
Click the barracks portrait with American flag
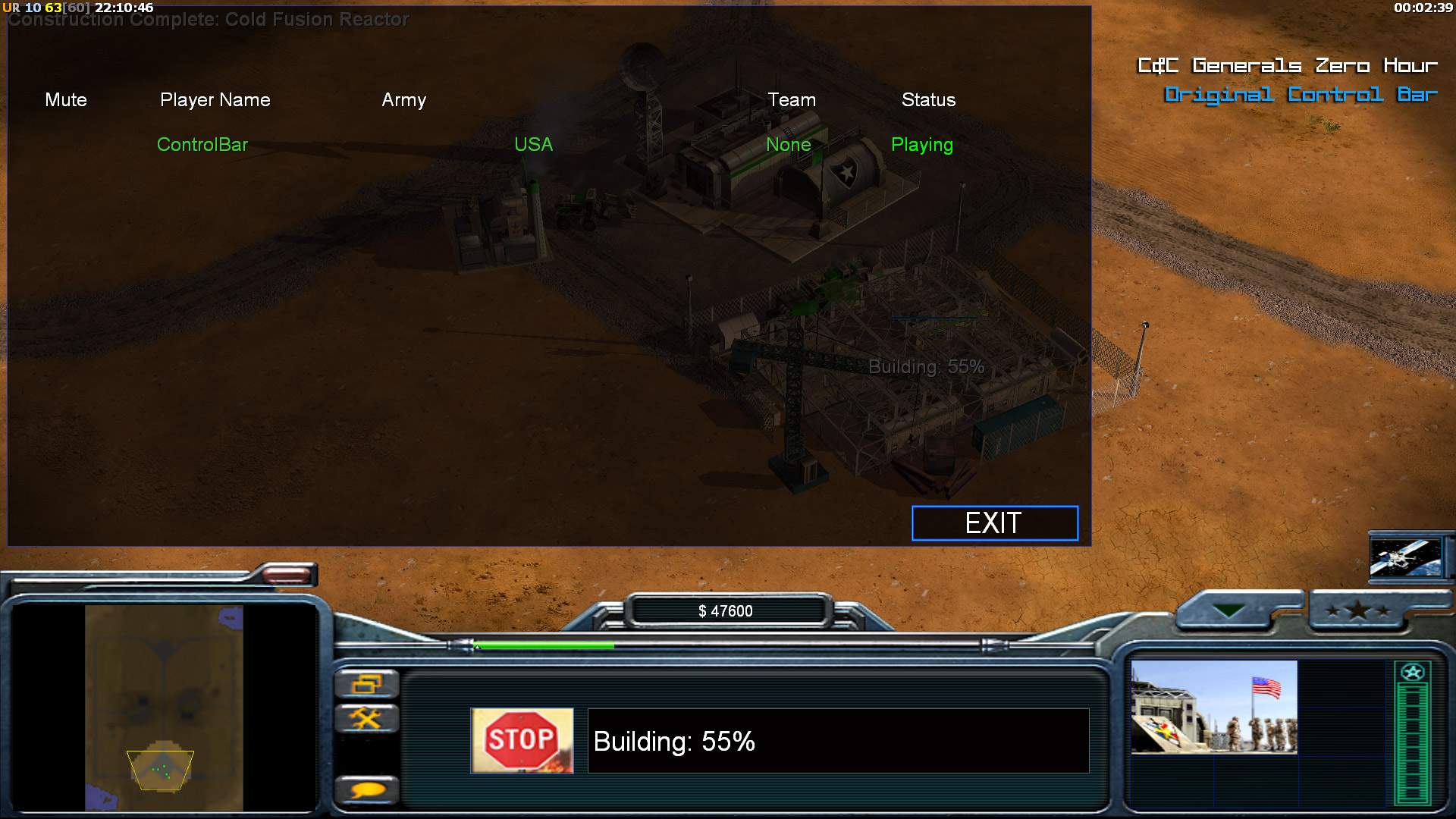[1213, 707]
